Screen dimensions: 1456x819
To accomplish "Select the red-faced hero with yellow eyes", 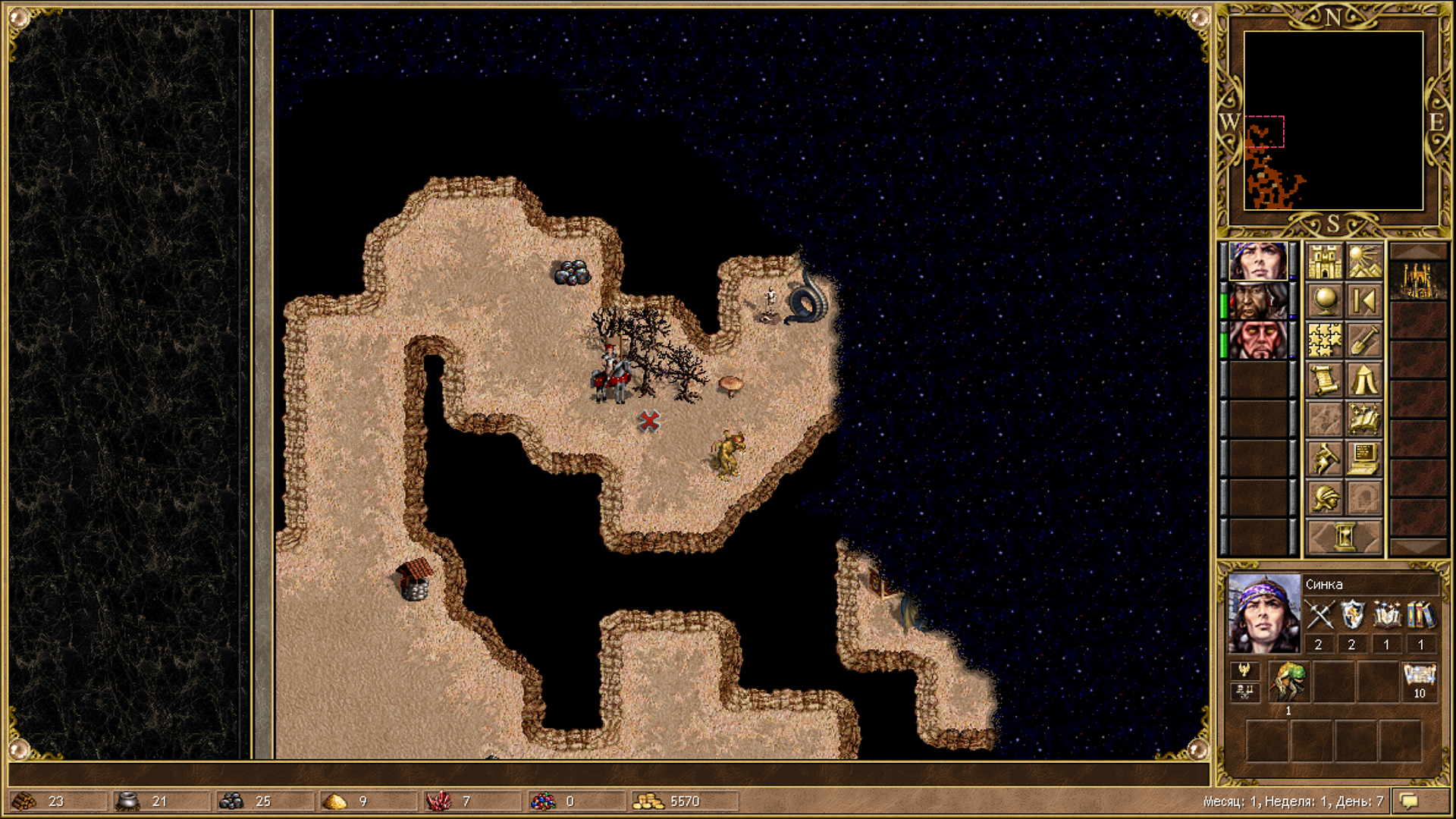I will pyautogui.click(x=1257, y=340).
